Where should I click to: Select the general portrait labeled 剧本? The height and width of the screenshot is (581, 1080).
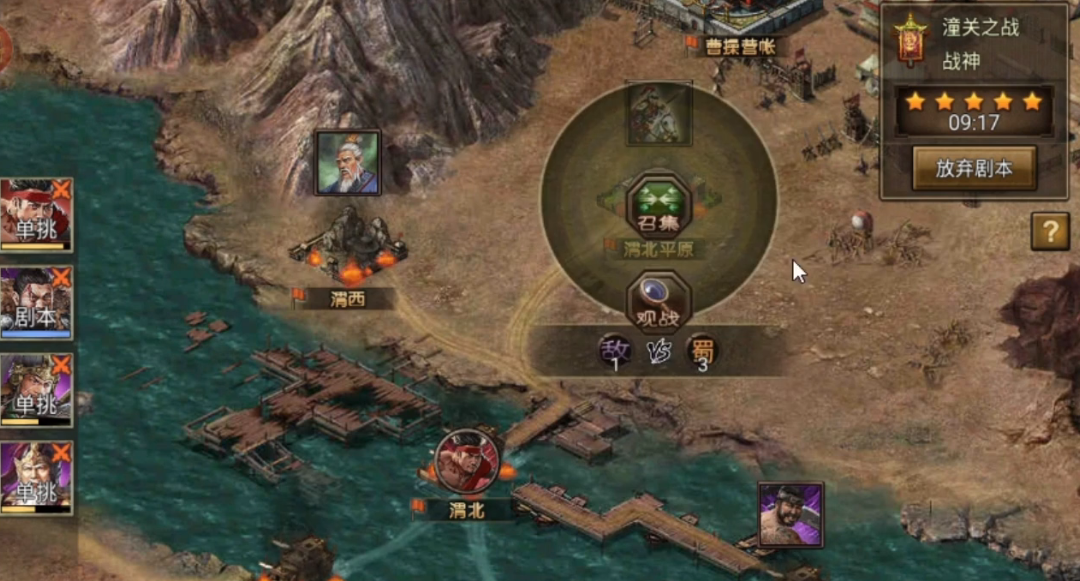pyautogui.click(x=36, y=302)
